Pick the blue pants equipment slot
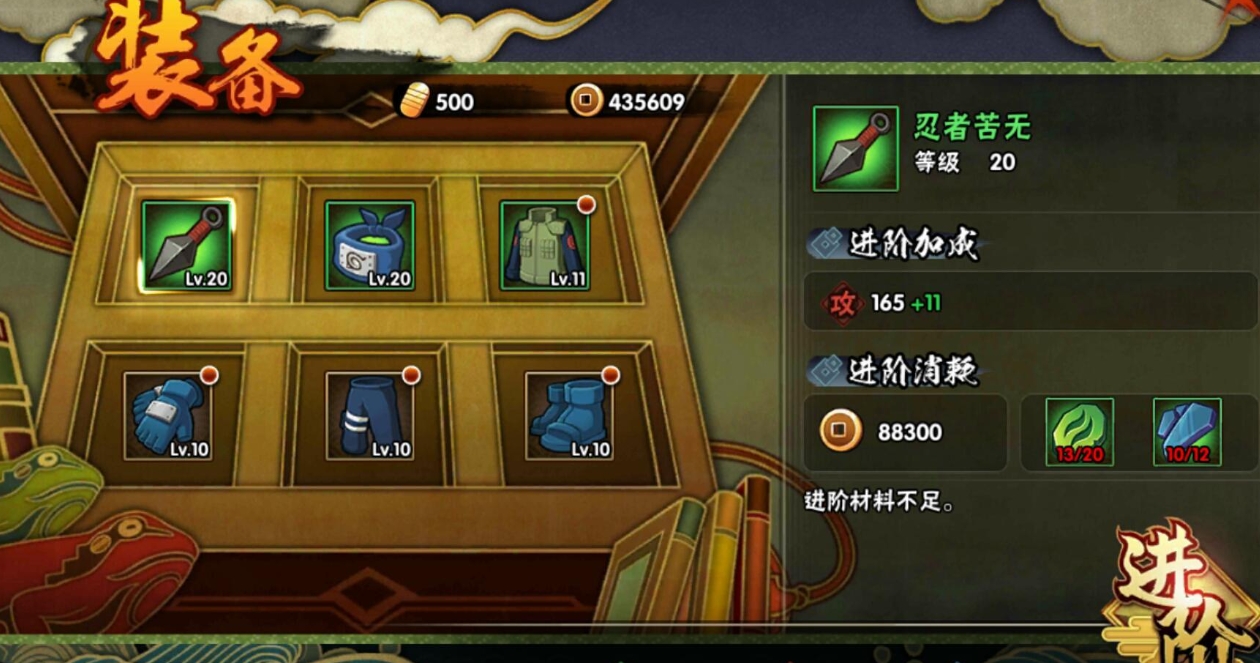 pos(371,416)
